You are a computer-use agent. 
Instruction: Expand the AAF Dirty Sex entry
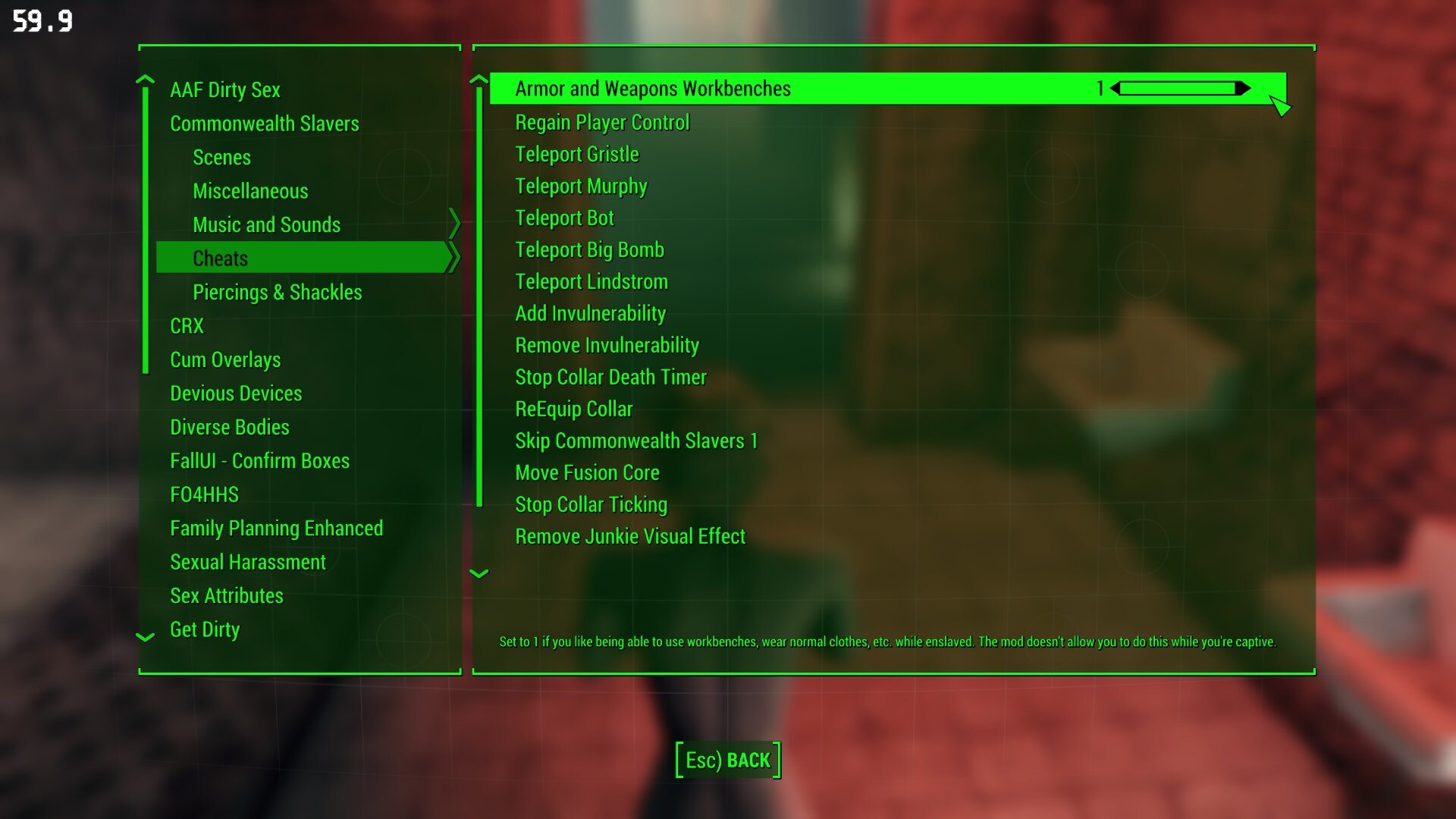[225, 89]
